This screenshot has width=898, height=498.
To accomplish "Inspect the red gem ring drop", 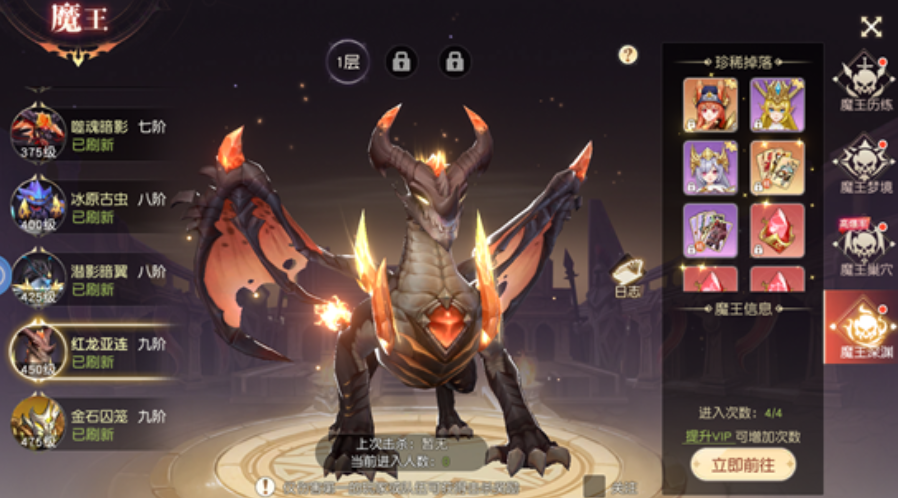I will point(777,230).
